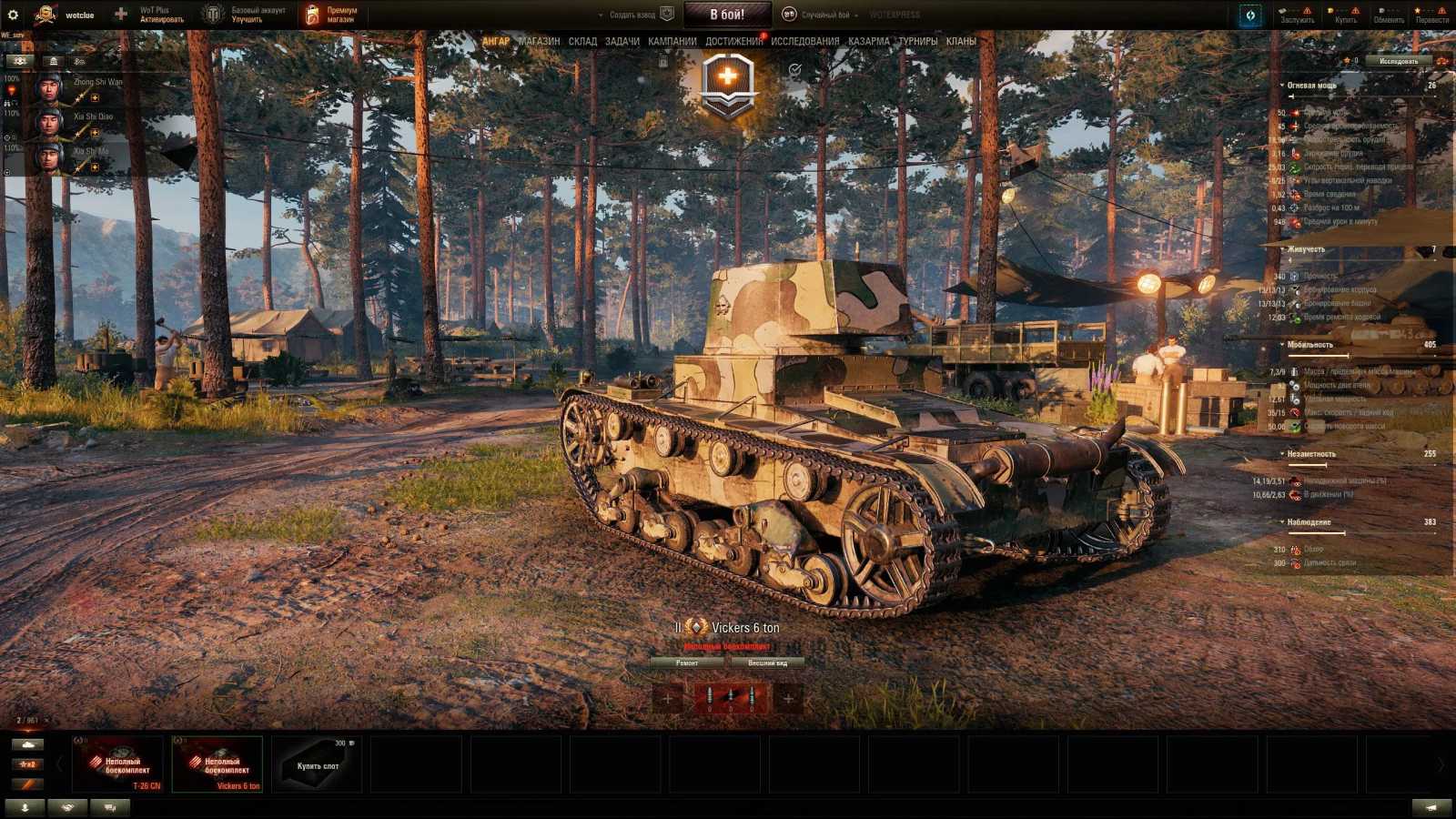Collapse the Огневая мощь stats section
Image resolution: width=1456 pixels, height=819 pixels.
(1280, 85)
